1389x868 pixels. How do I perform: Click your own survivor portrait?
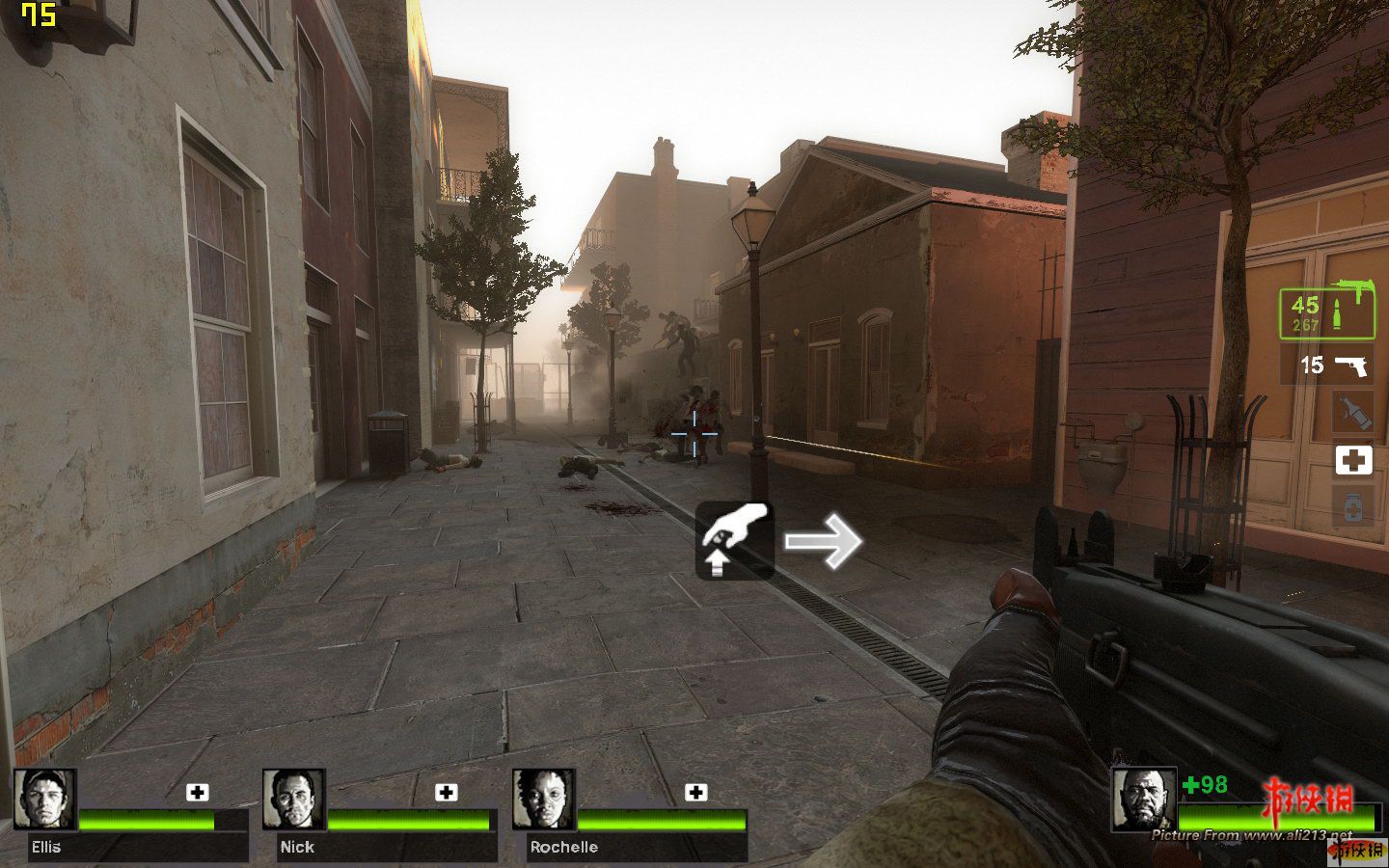click(x=1144, y=800)
